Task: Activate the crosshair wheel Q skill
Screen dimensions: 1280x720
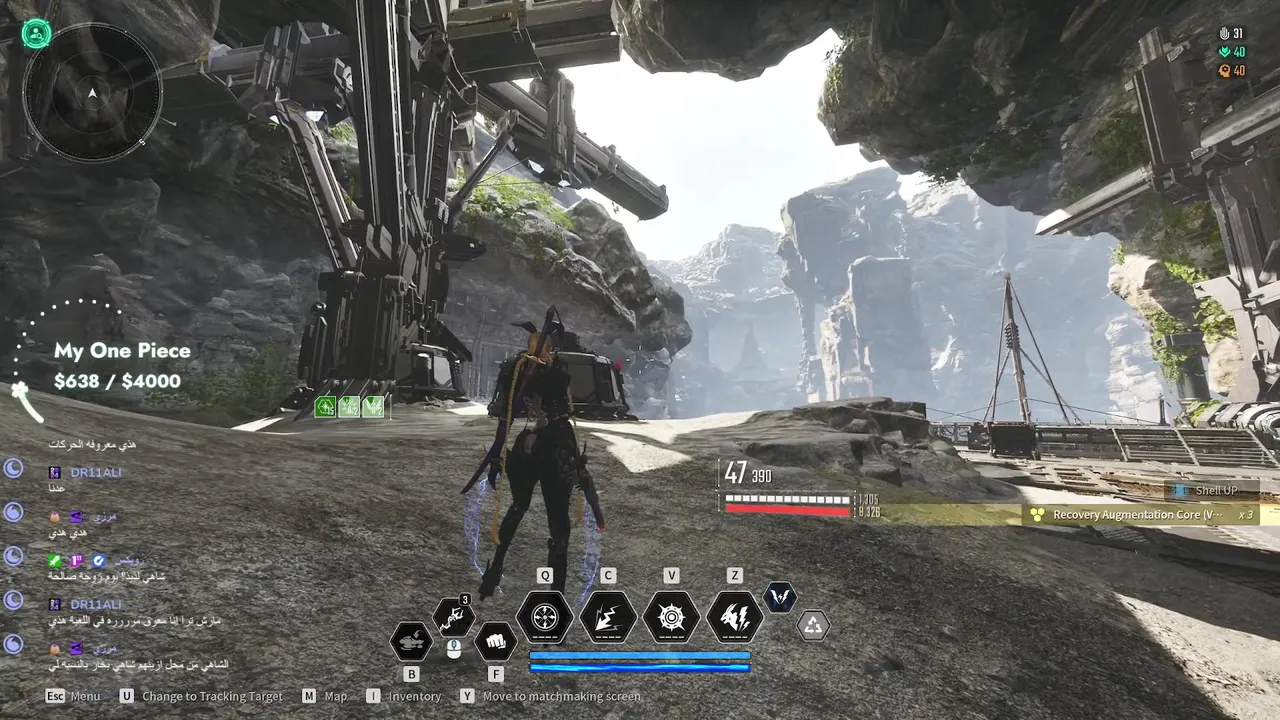Action: pos(545,617)
